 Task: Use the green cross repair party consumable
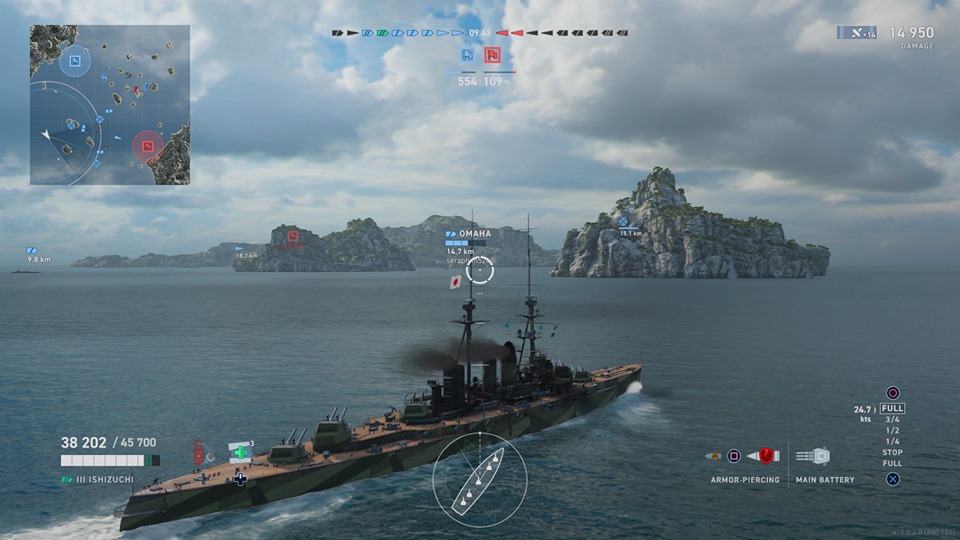[x=240, y=452]
